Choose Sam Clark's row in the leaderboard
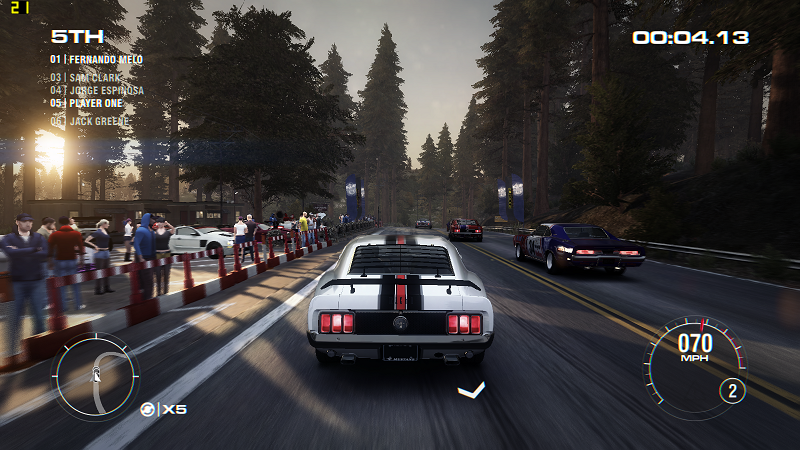This screenshot has width=800, height=450. 89,77
